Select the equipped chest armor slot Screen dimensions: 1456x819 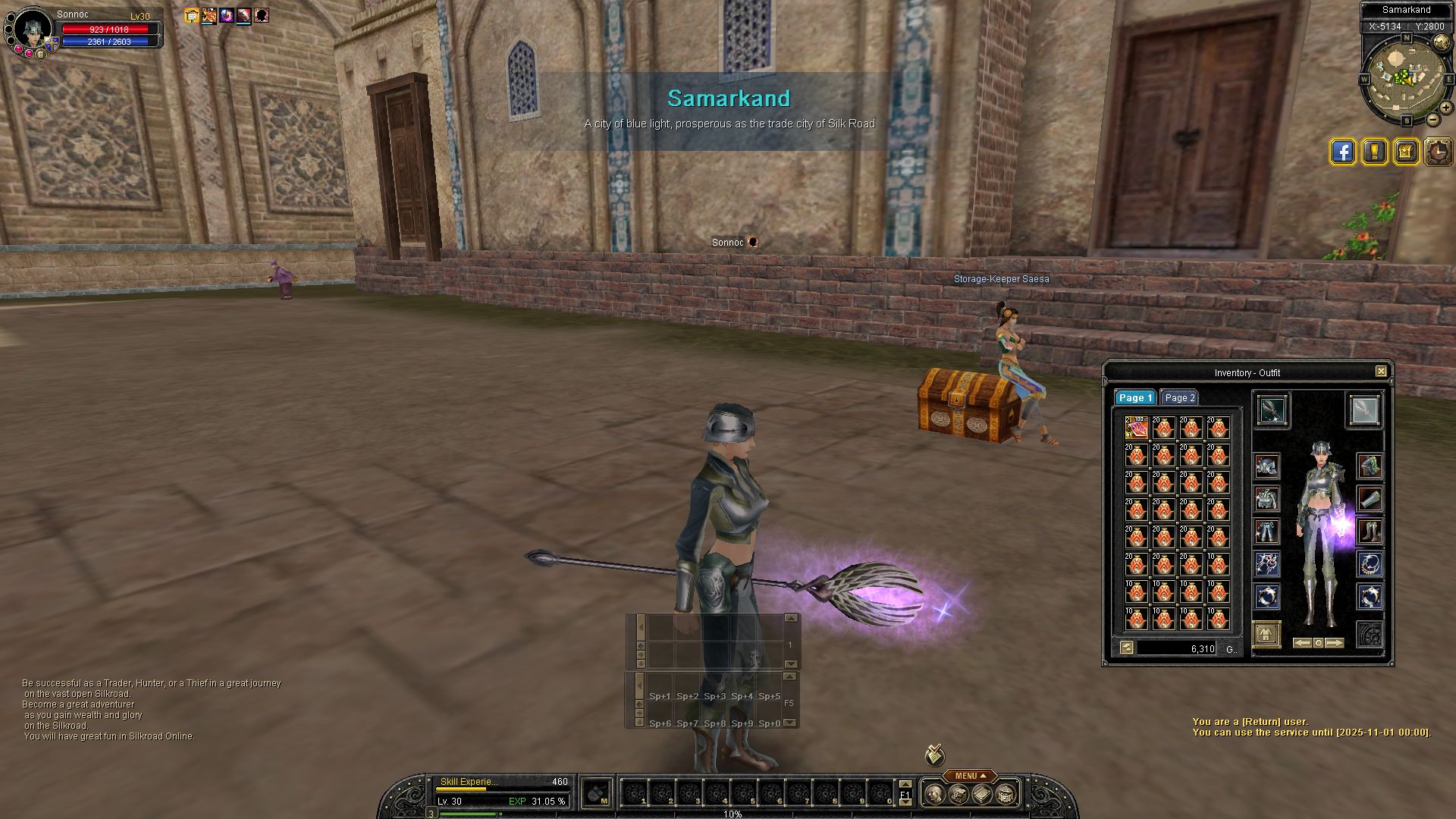point(1266,499)
